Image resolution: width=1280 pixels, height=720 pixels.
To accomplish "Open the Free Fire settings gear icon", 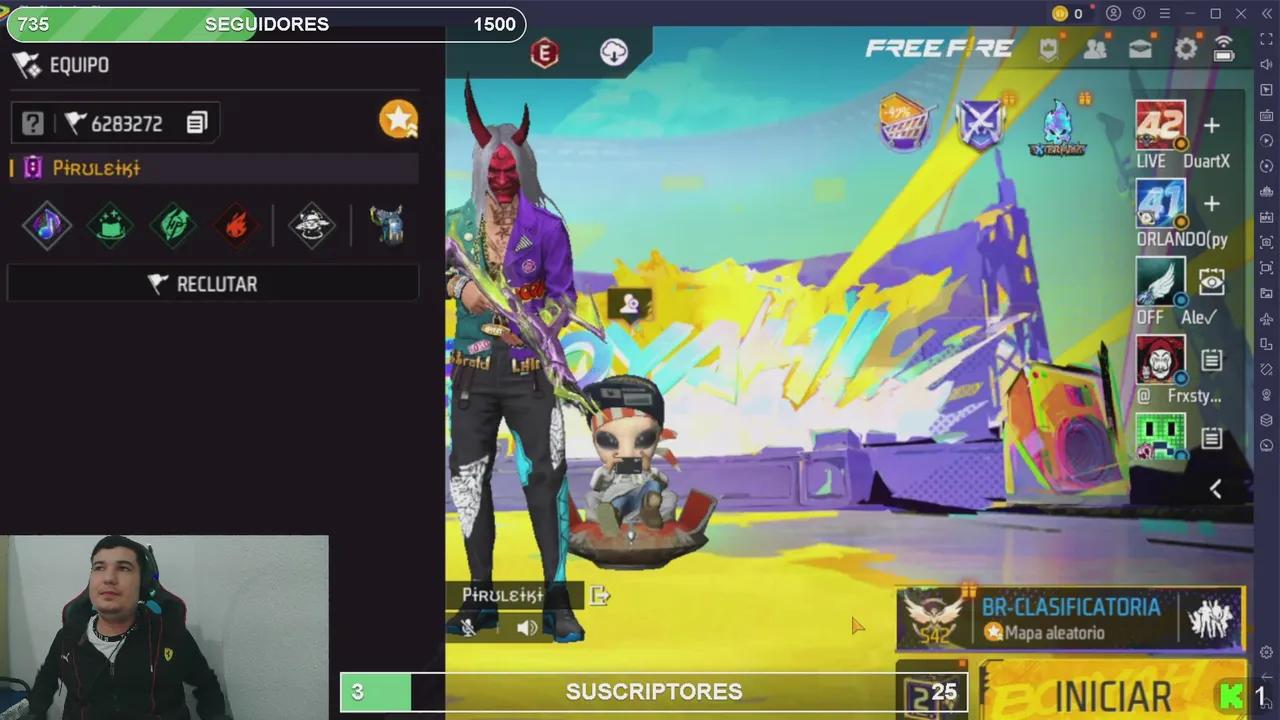I will point(1185,47).
